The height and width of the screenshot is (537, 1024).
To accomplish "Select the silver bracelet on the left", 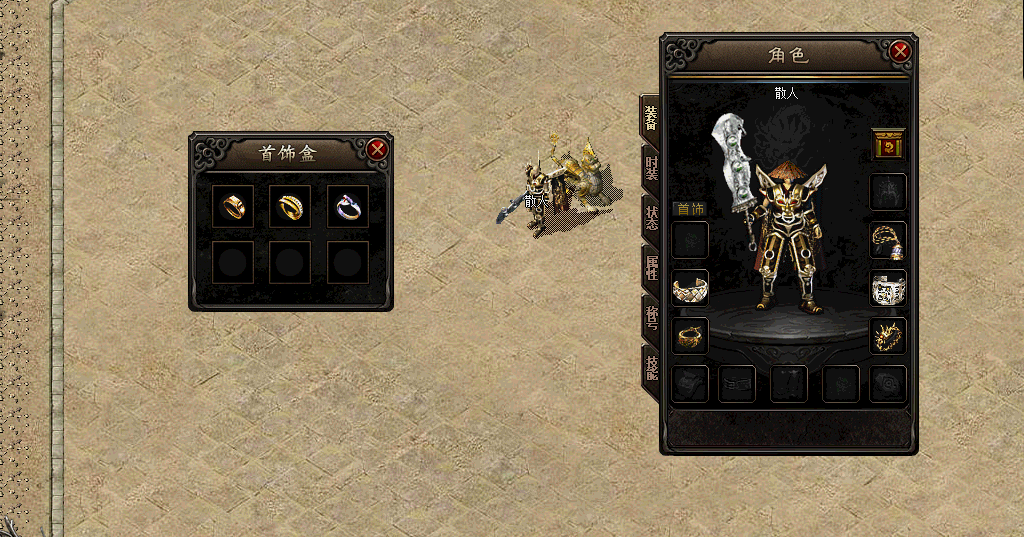I will (x=690, y=288).
